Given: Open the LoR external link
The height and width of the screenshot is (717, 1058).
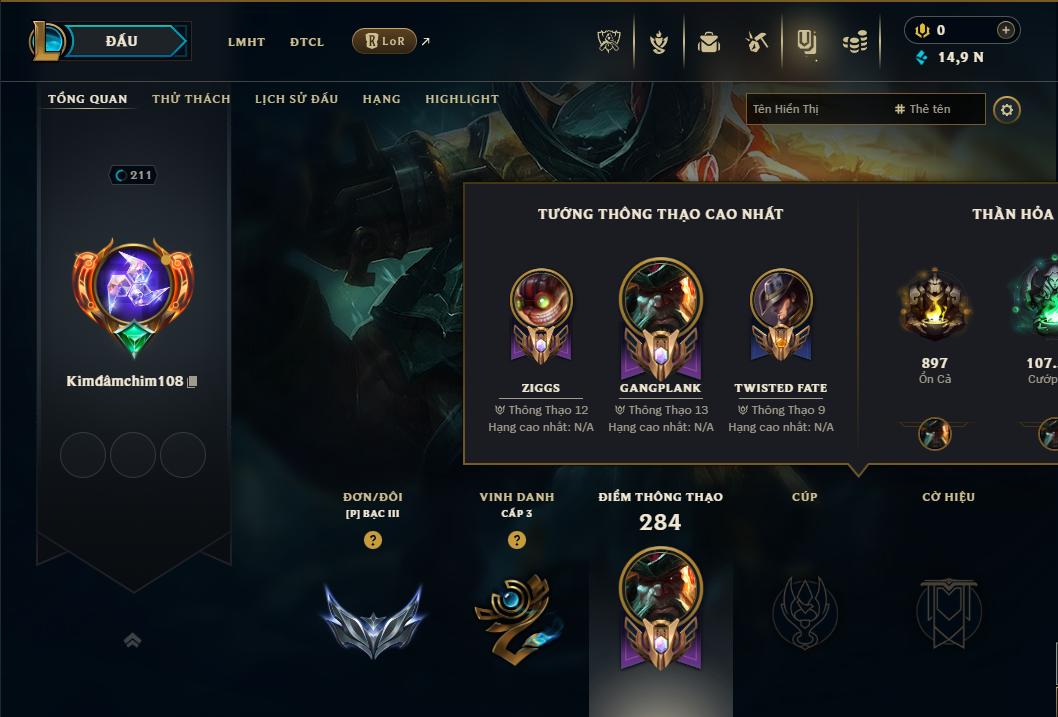Looking at the screenshot, I should click(x=385, y=41).
